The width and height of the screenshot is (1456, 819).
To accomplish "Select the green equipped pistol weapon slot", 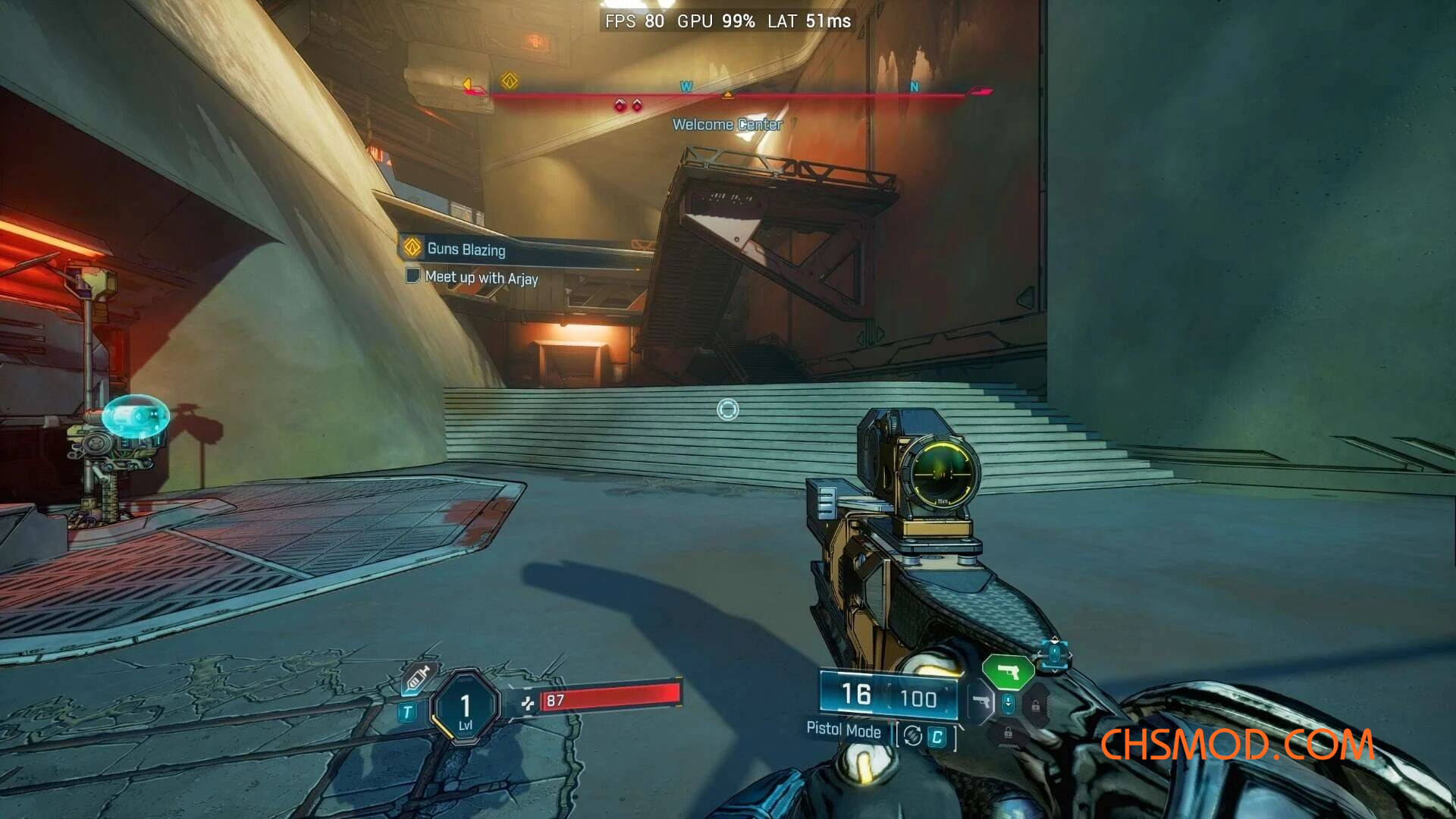I will click(x=1008, y=672).
